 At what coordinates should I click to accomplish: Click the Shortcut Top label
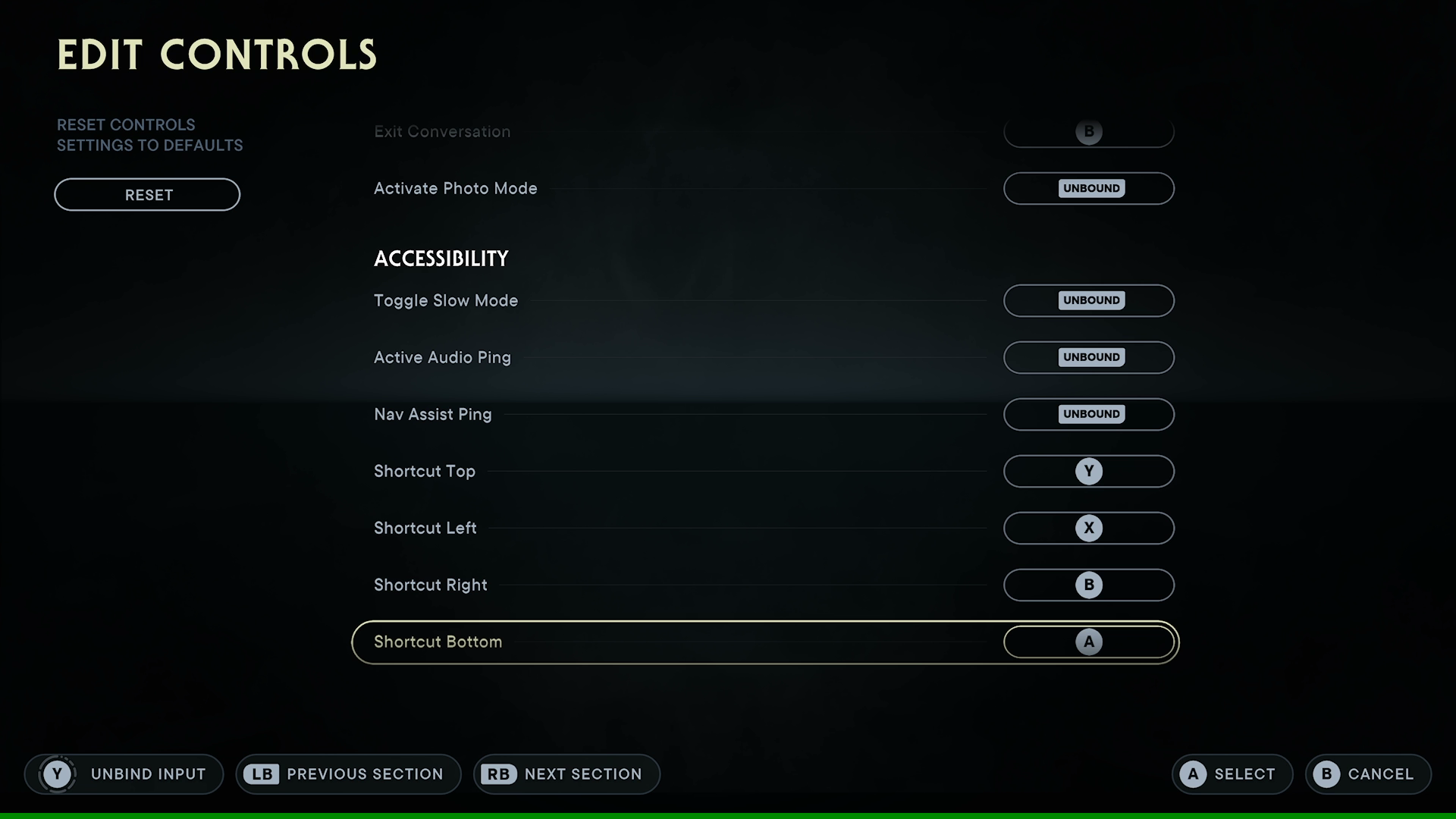coord(424,471)
